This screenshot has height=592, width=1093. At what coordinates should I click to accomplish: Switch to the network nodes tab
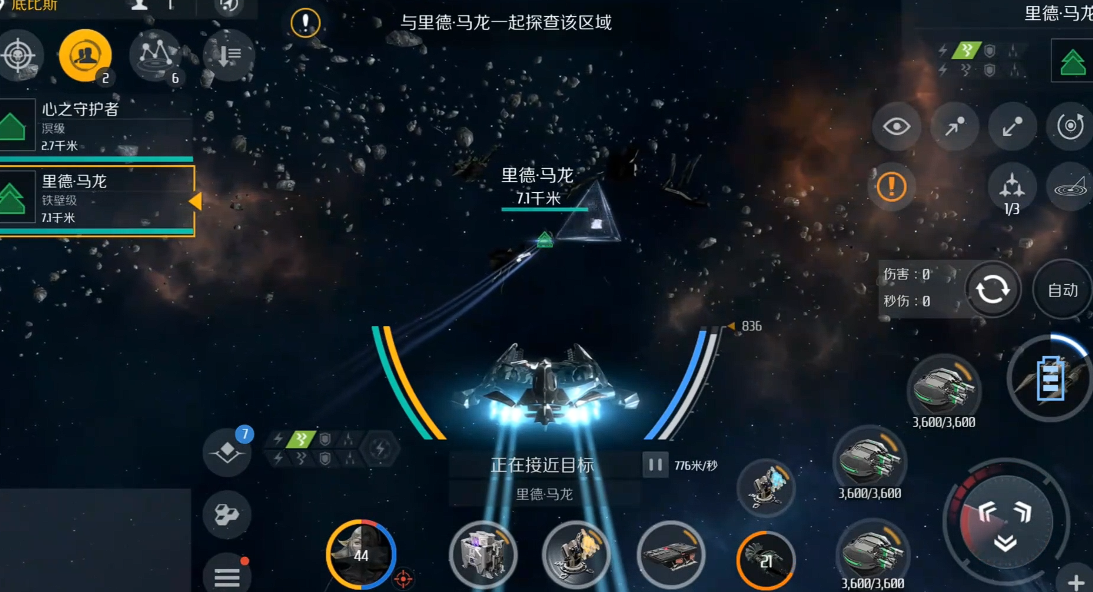(x=155, y=55)
